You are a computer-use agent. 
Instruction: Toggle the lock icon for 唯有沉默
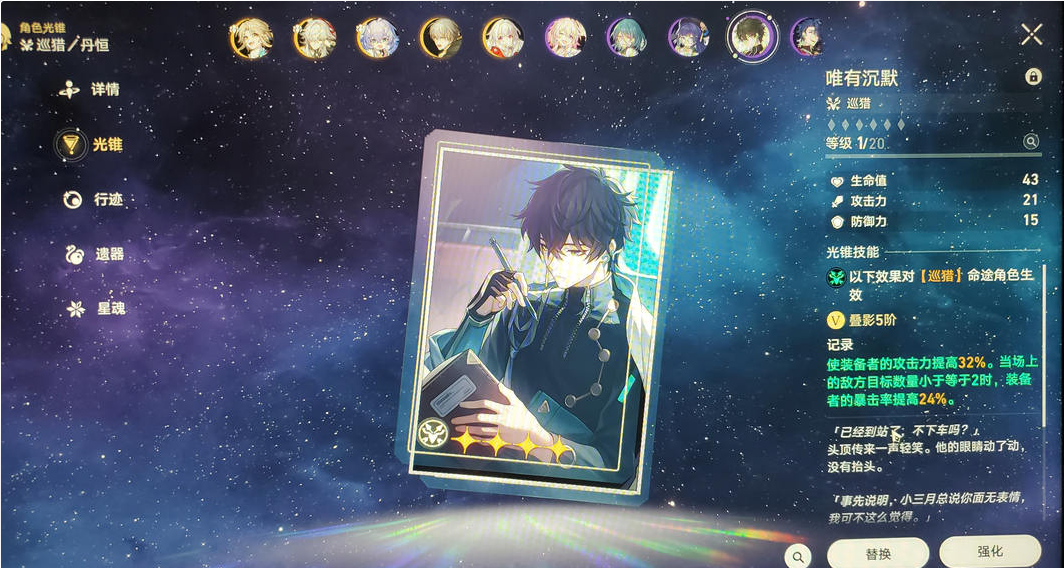coord(1033,78)
